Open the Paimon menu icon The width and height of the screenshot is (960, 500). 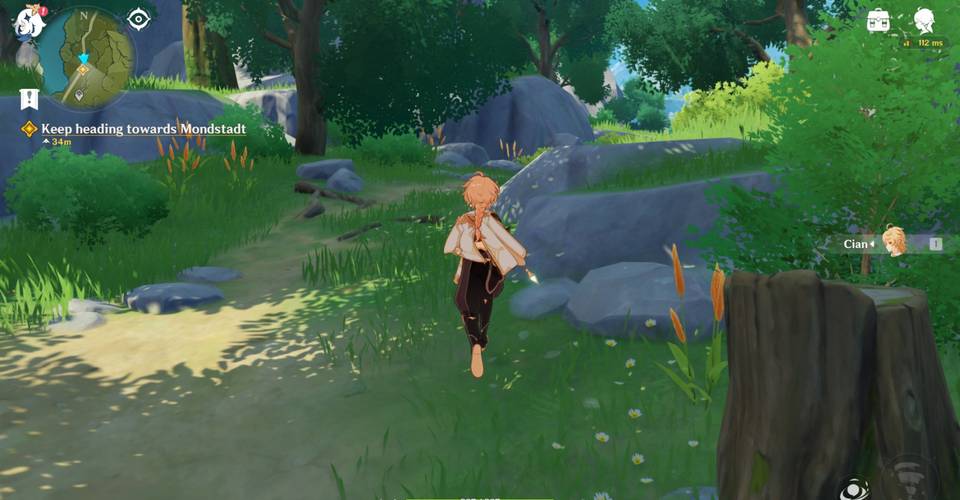[x=27, y=20]
